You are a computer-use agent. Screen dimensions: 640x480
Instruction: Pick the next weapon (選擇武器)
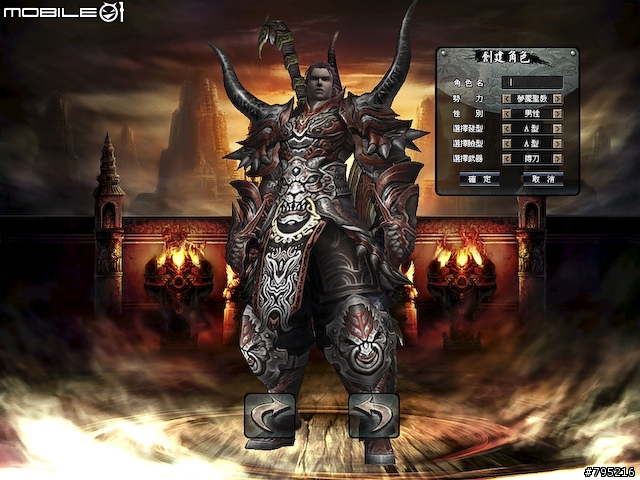point(557,158)
